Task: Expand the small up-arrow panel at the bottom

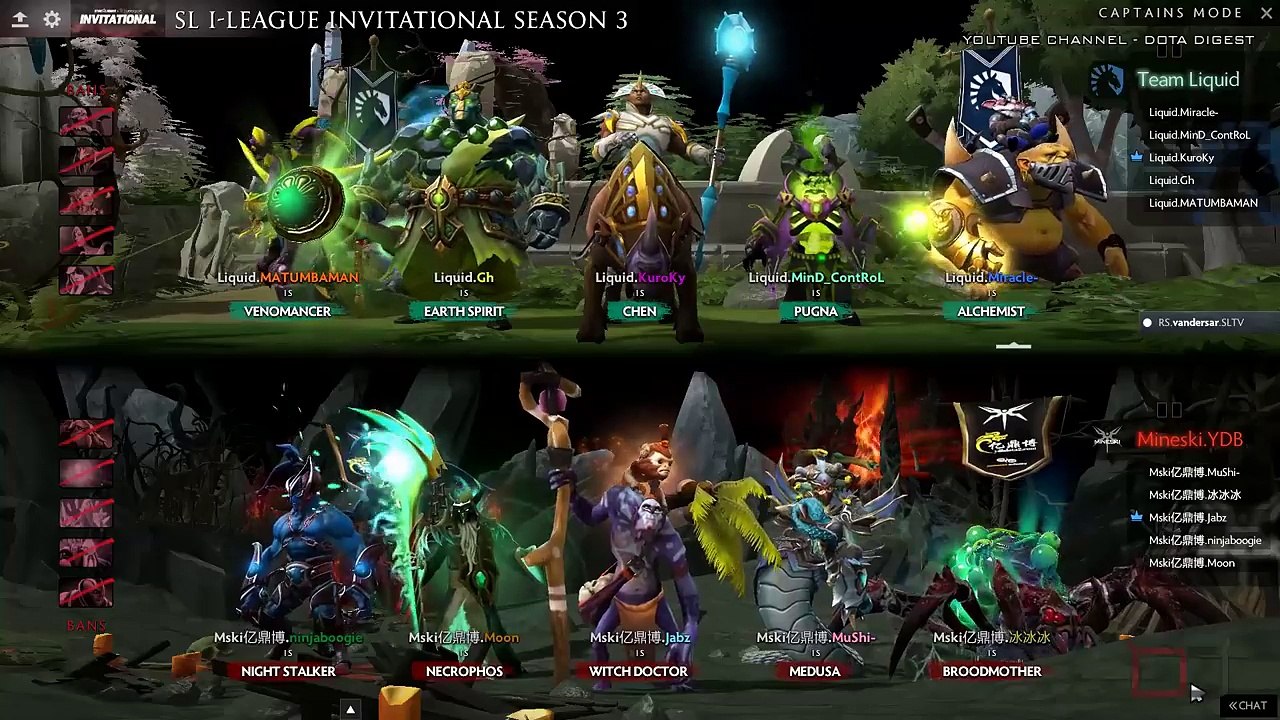Action: click(x=350, y=709)
